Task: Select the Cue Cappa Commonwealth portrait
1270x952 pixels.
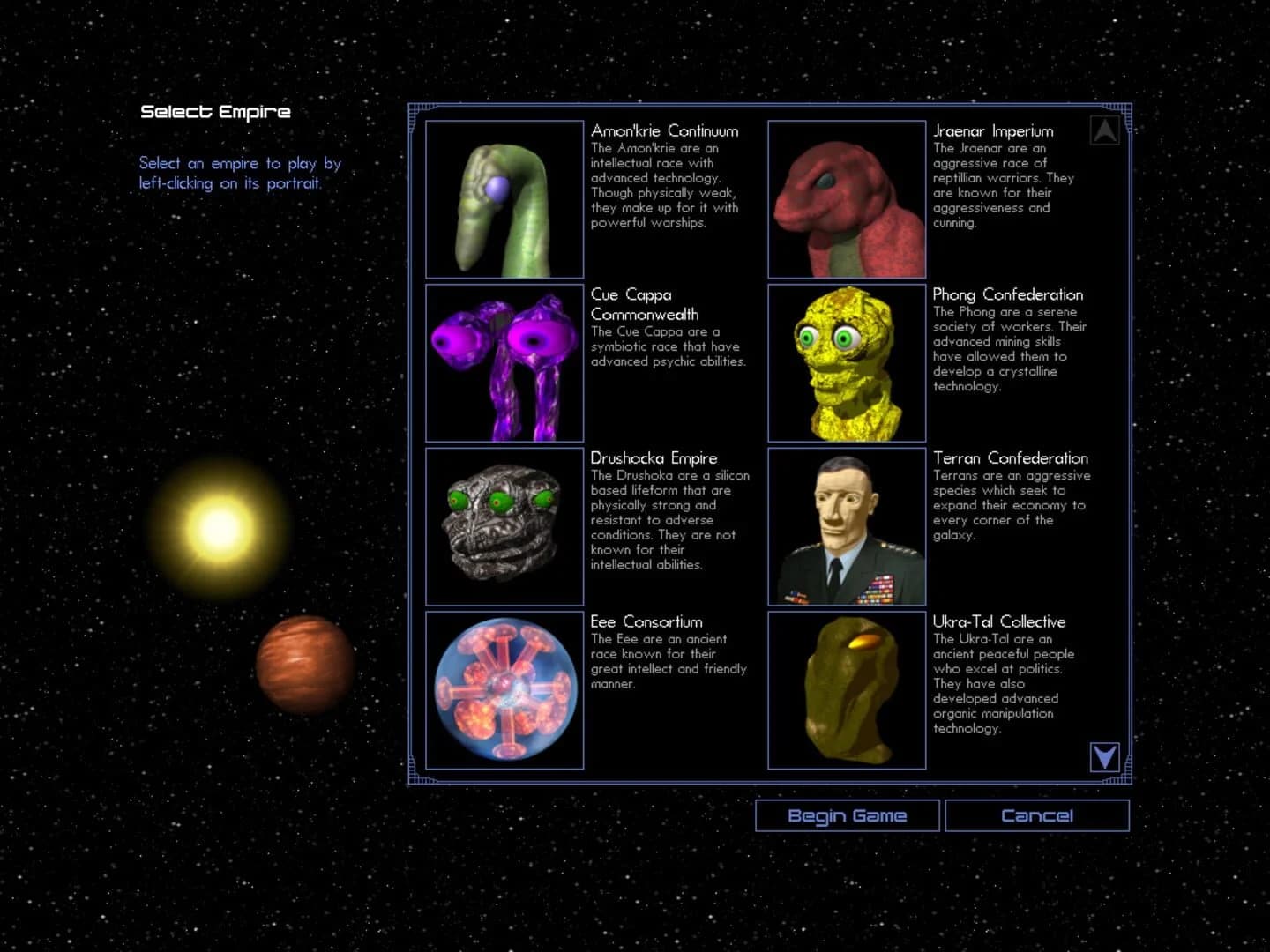Action: pyautogui.click(x=504, y=362)
